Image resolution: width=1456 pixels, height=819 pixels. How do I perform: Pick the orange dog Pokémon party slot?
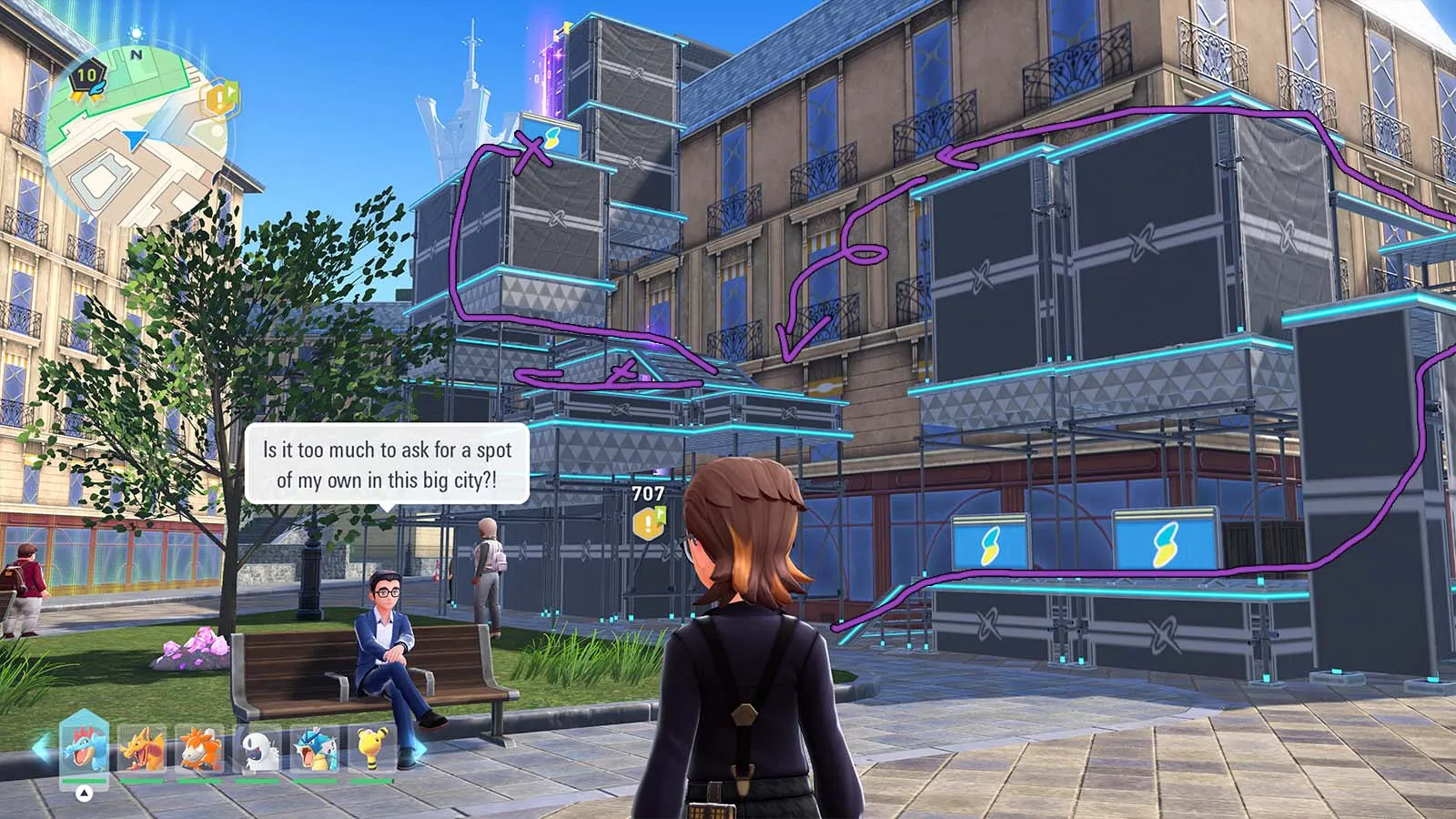[x=200, y=750]
